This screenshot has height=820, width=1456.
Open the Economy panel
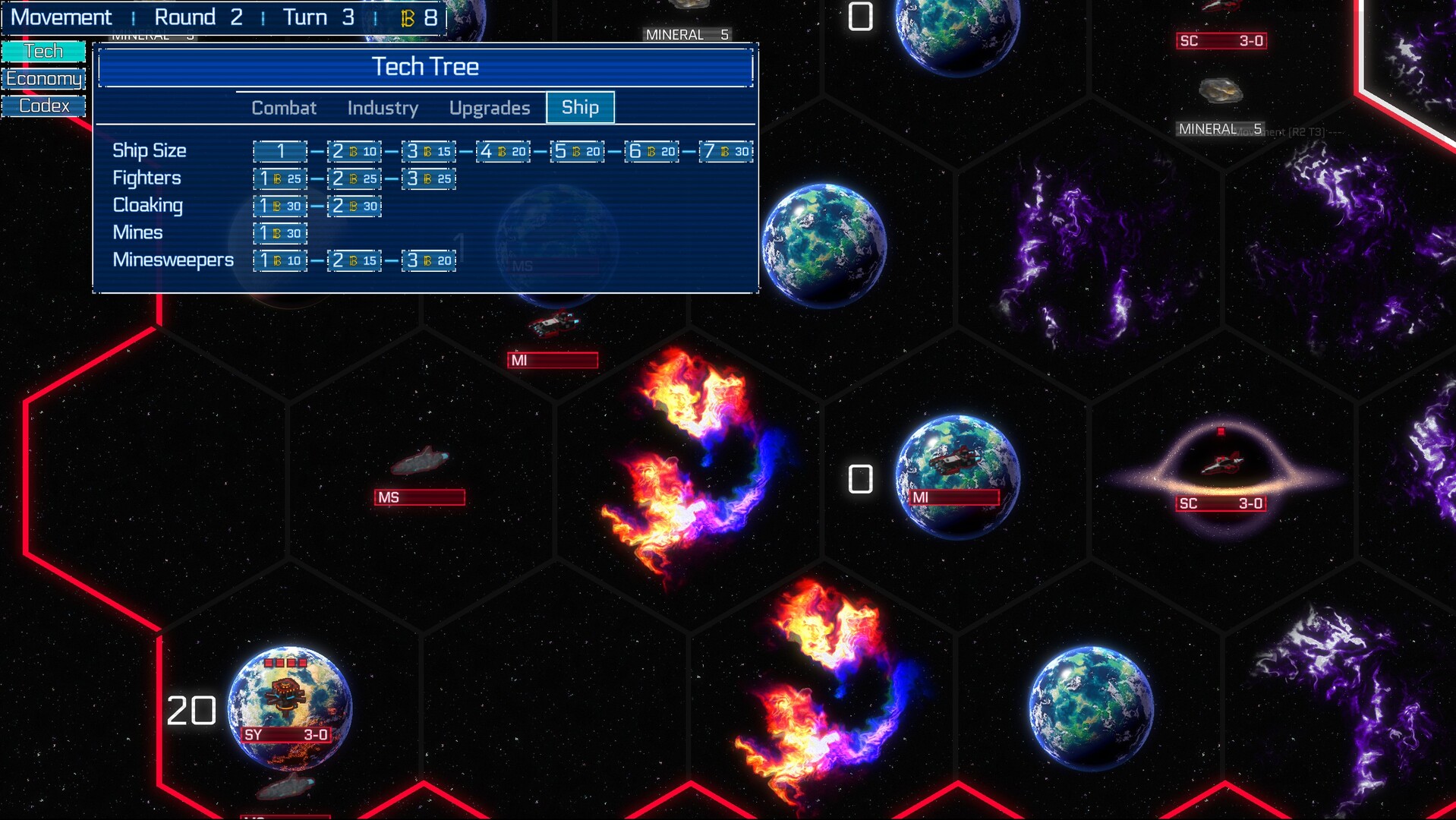tap(43, 79)
